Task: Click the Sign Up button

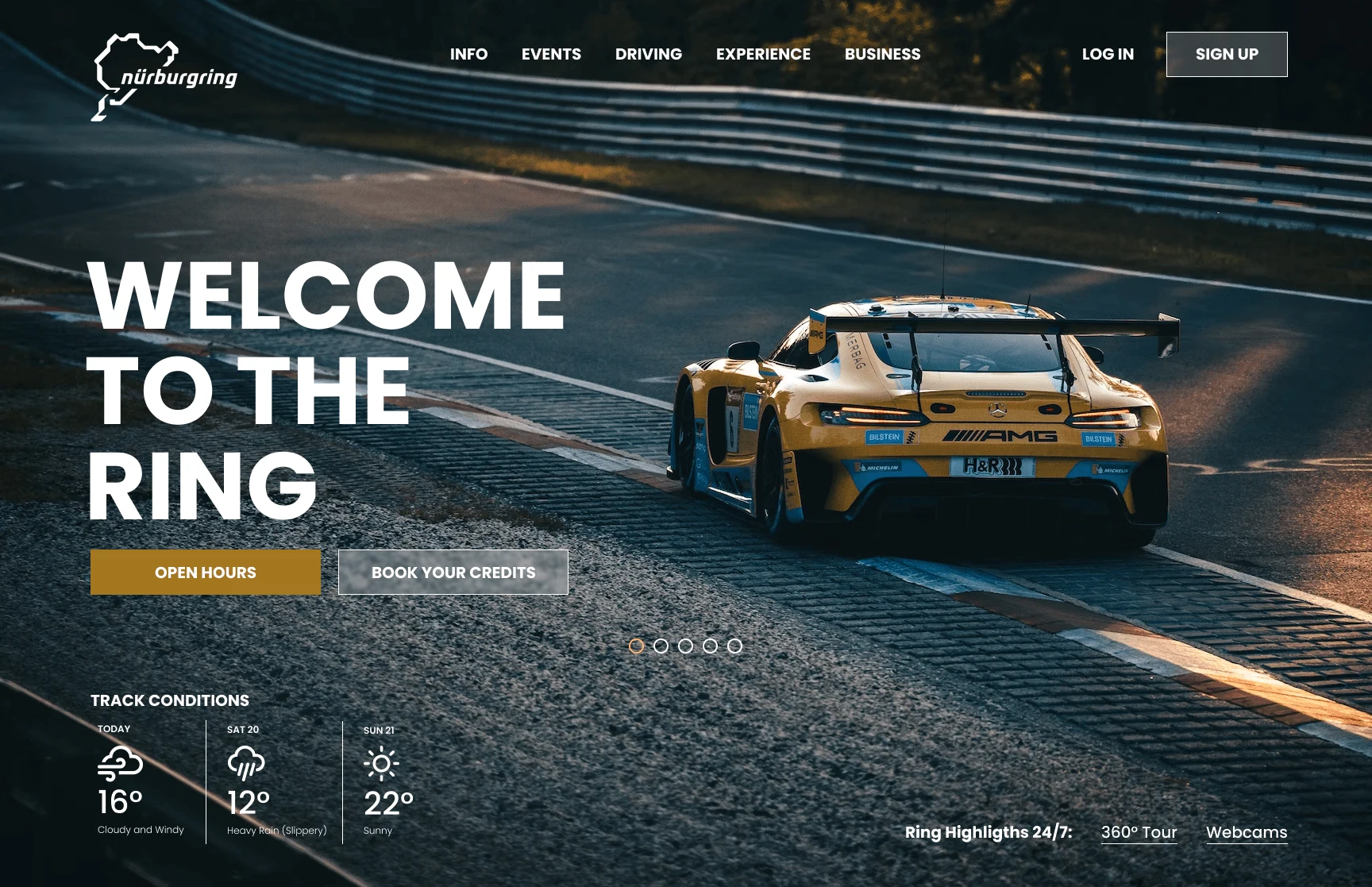Action: [1227, 54]
